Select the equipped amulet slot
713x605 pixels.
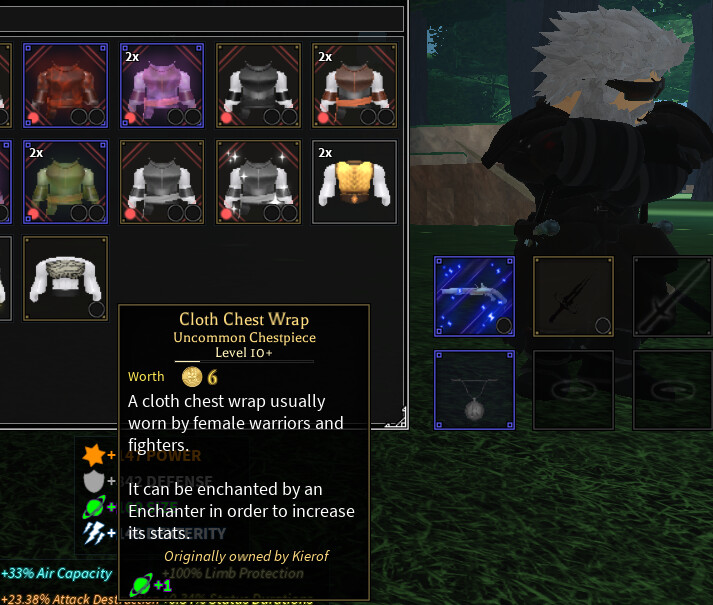(475, 391)
